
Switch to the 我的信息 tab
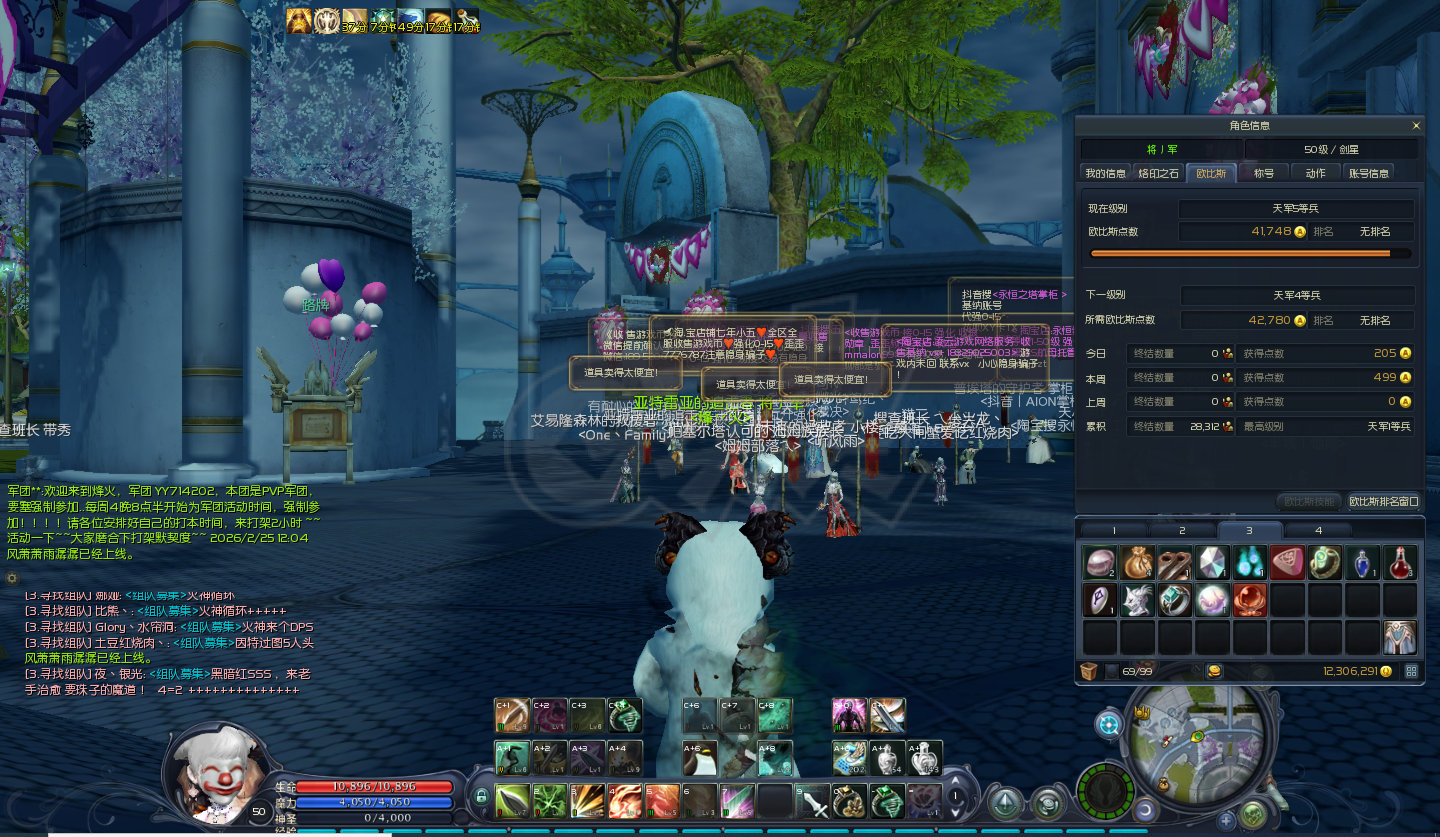(x=1105, y=173)
